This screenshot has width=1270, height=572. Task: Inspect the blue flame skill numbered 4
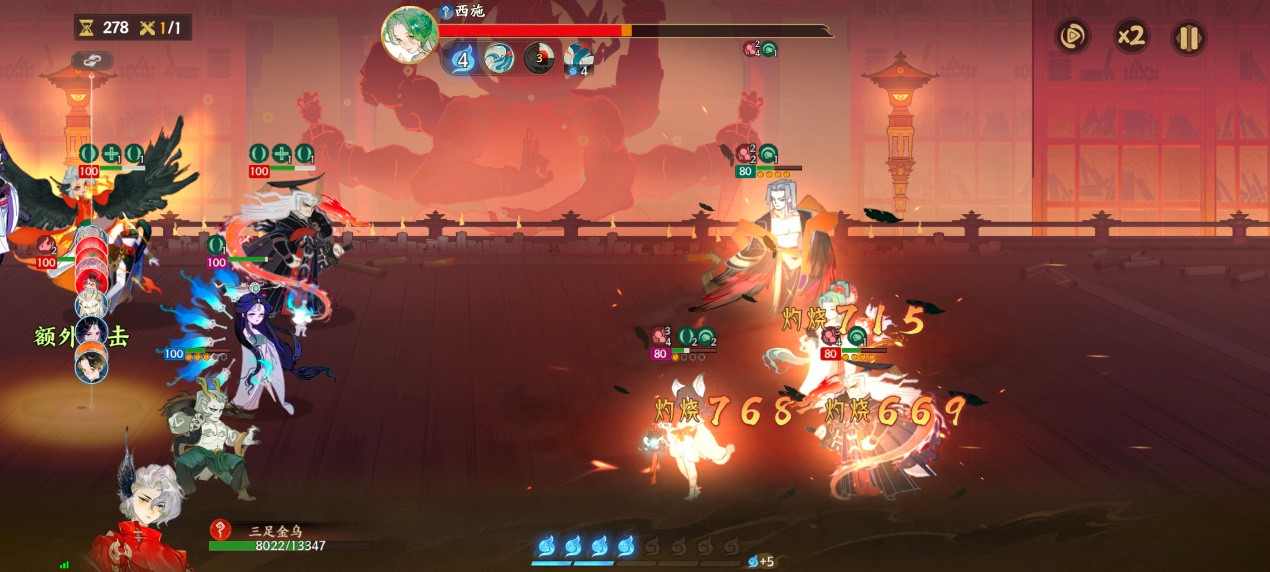tap(462, 59)
